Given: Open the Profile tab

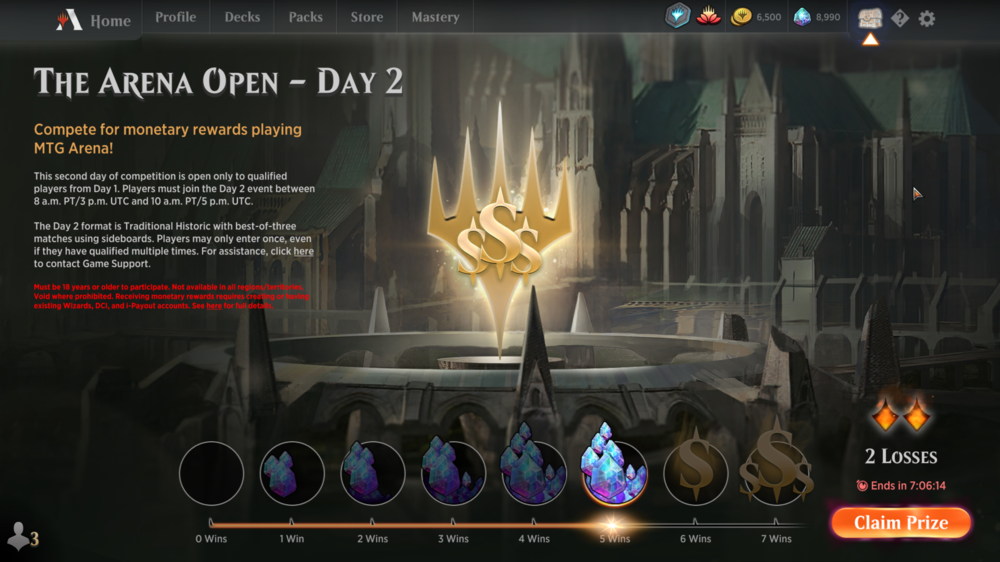Looking at the screenshot, I should 175,17.
